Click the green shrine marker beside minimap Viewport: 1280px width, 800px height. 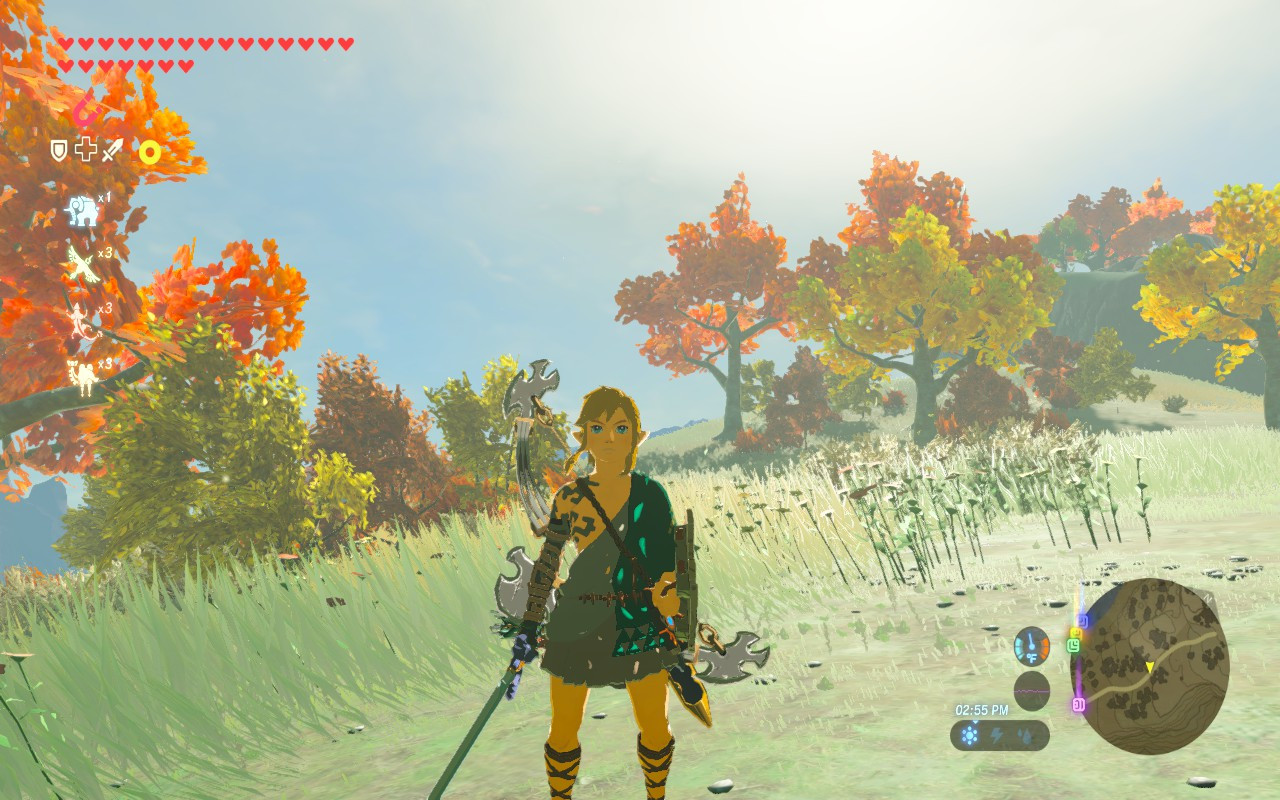pyautogui.click(x=1074, y=645)
